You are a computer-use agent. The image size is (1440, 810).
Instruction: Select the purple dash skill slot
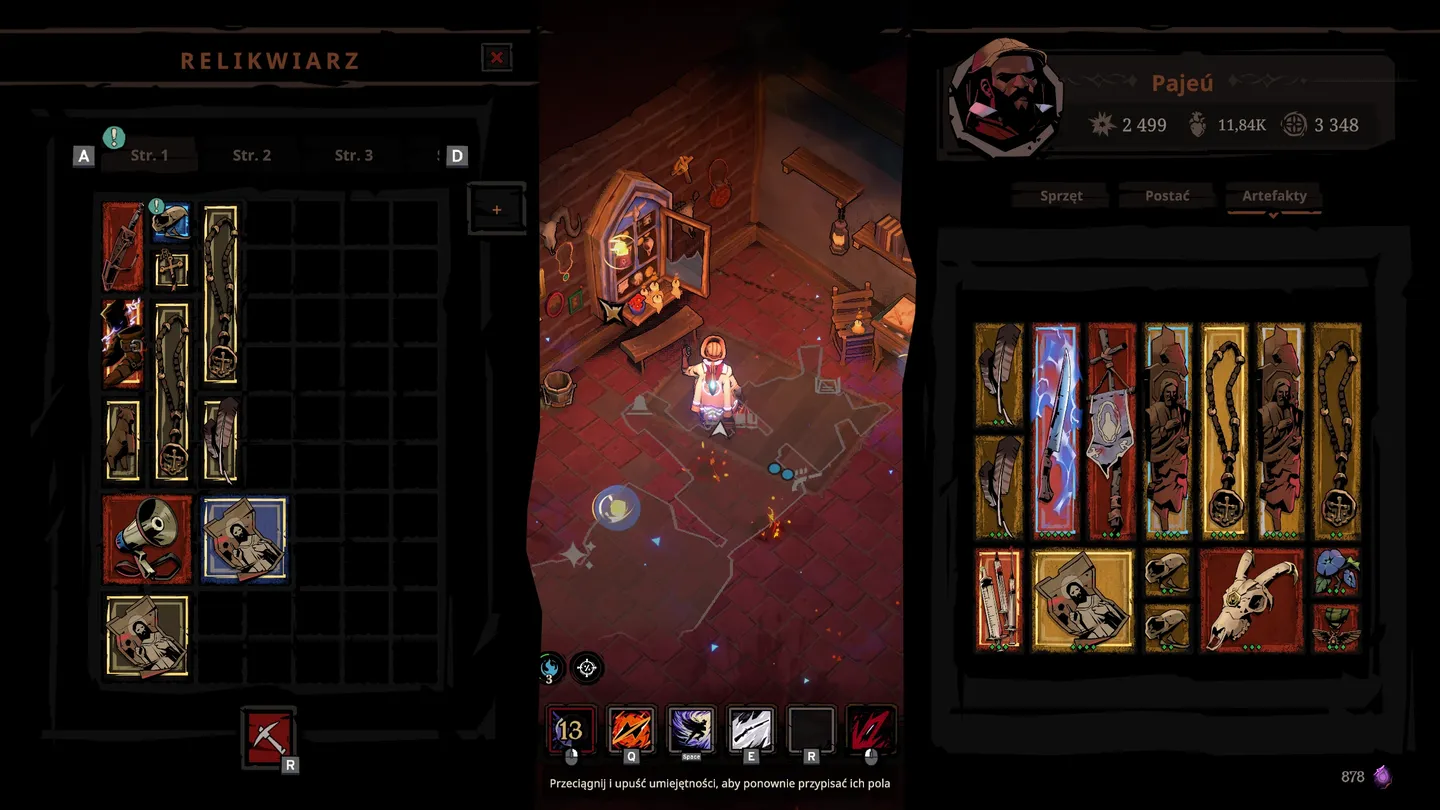(x=691, y=730)
